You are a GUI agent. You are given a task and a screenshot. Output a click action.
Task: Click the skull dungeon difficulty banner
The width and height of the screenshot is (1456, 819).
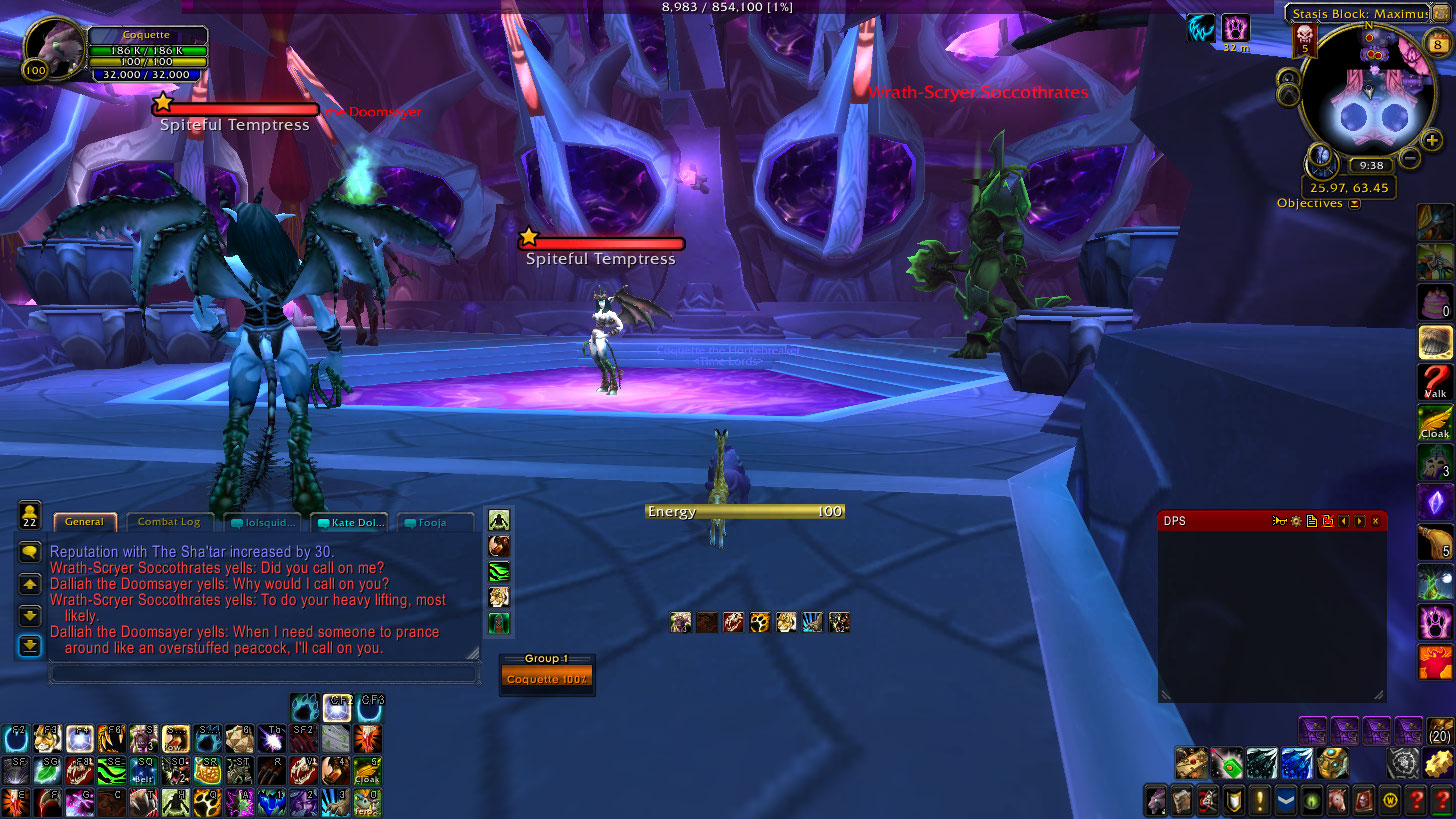coord(1304,40)
